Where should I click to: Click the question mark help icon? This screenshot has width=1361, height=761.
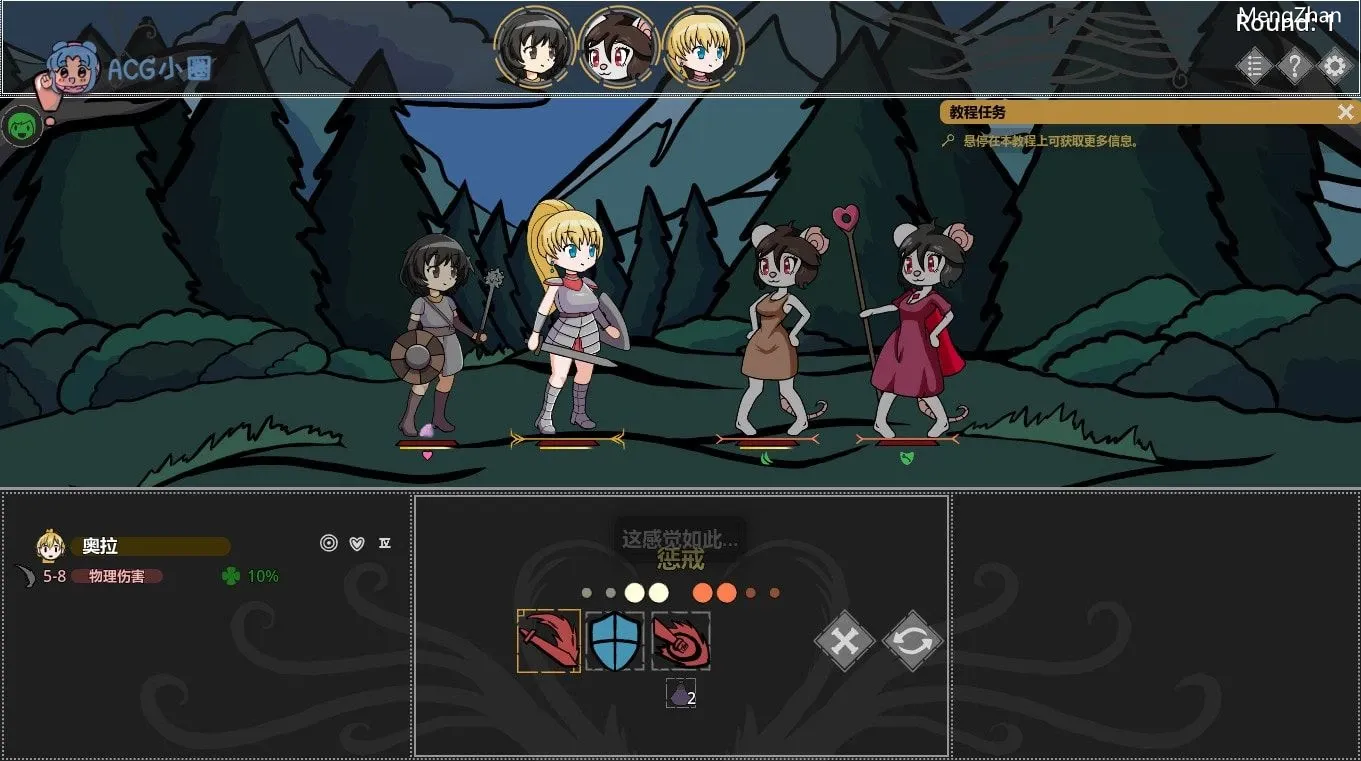click(1295, 66)
